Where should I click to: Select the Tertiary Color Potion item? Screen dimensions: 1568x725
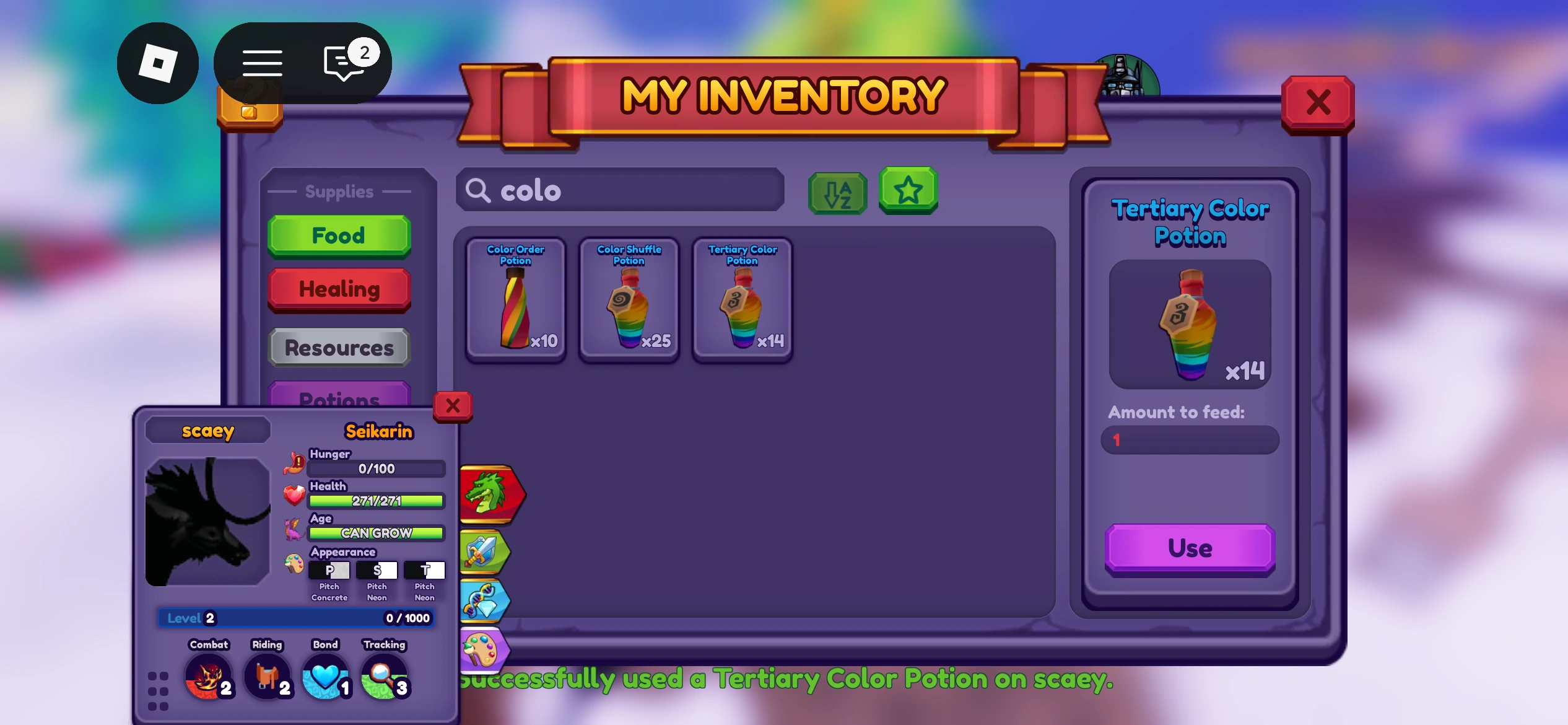click(x=741, y=299)
